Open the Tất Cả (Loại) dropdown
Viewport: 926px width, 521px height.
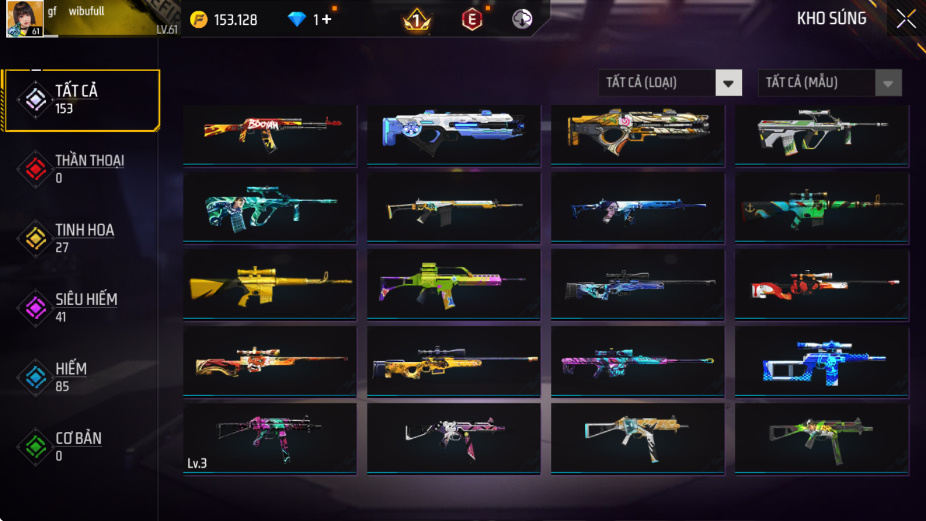click(x=671, y=83)
